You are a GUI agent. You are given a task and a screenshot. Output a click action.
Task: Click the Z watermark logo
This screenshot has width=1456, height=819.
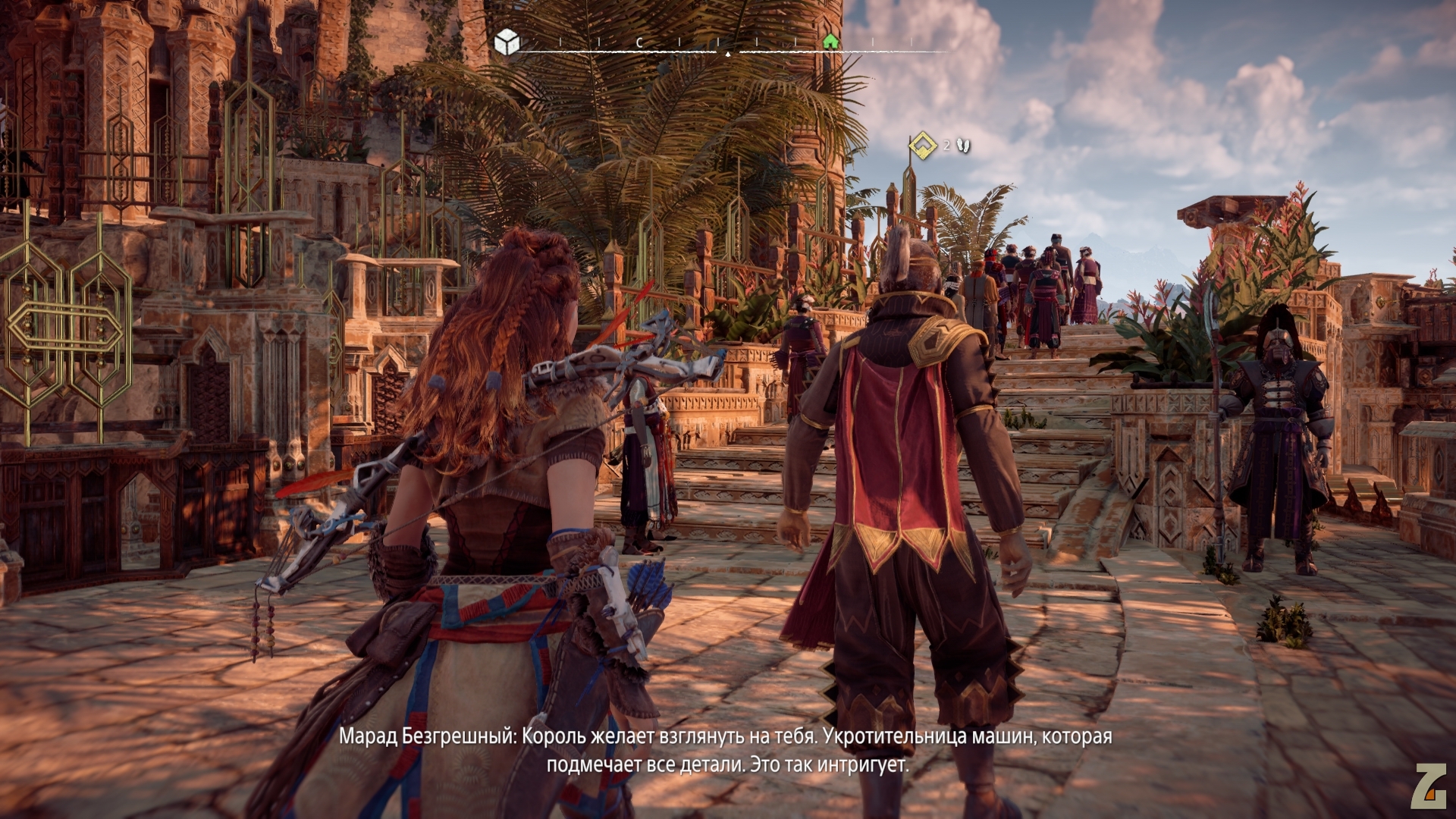pyautogui.click(x=1428, y=786)
